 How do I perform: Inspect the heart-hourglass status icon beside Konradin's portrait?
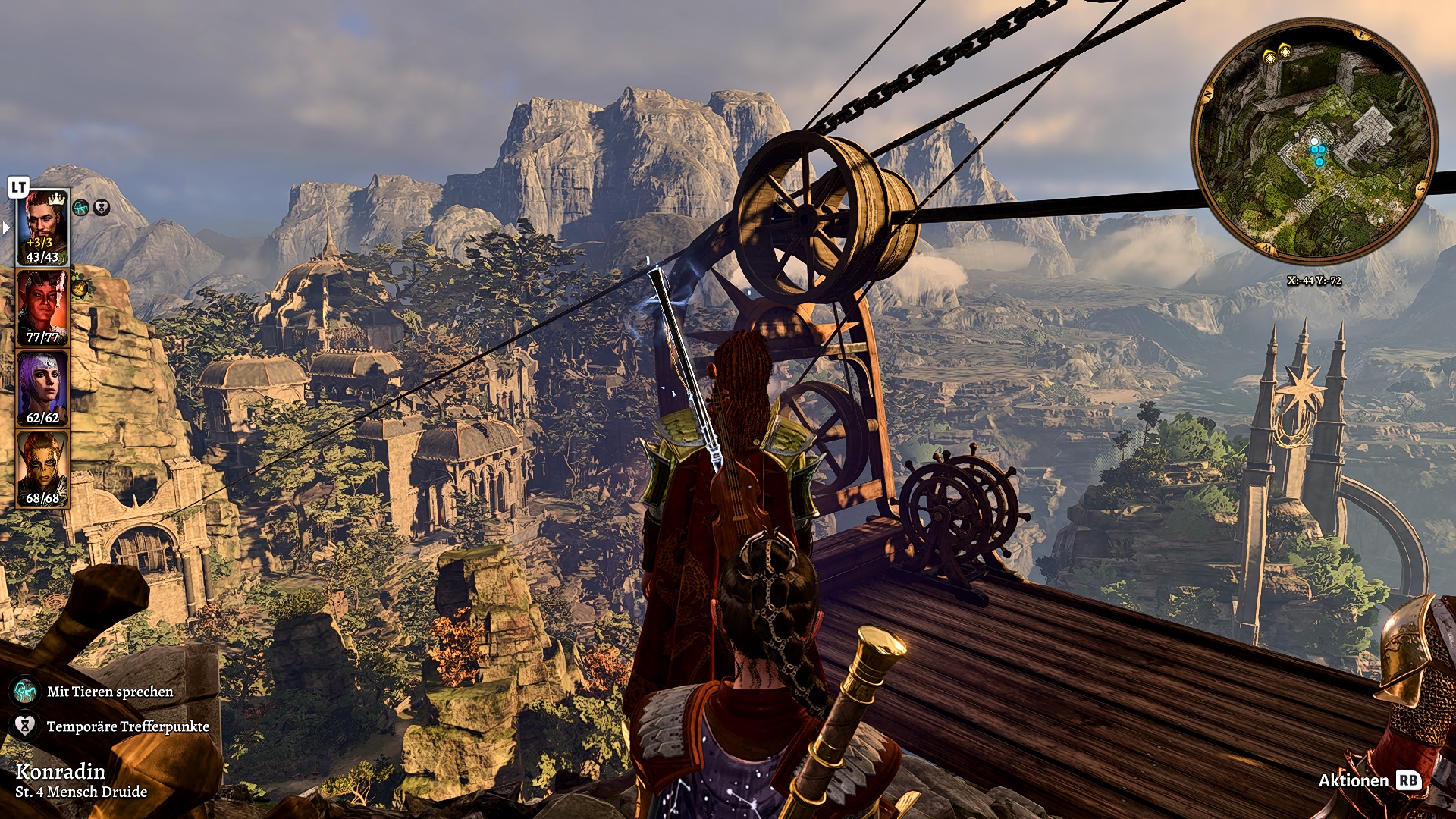point(102,207)
